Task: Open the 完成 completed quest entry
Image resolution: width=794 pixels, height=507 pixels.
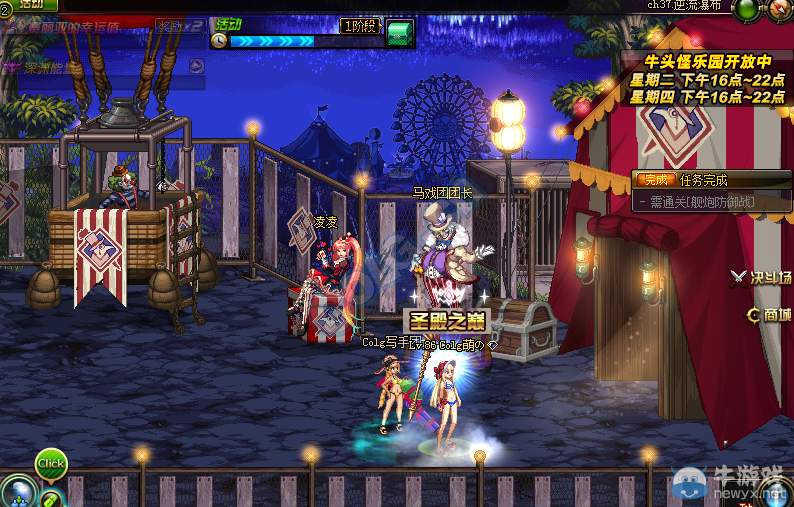Action: click(653, 180)
